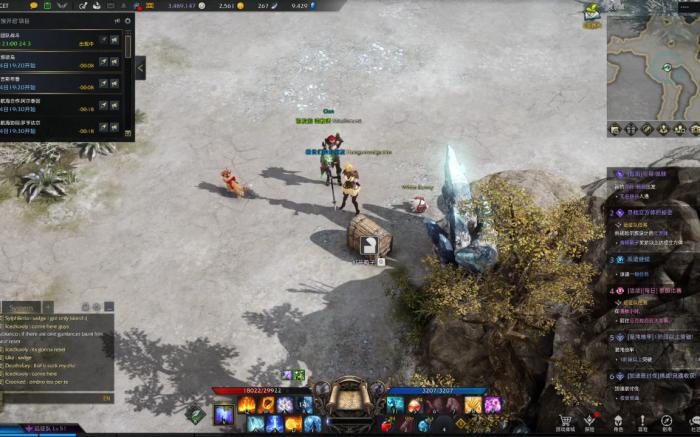Image resolution: width=700 pixels, height=437 pixels.
Task: Open the mount icon left of hotbar
Action: 196,414
